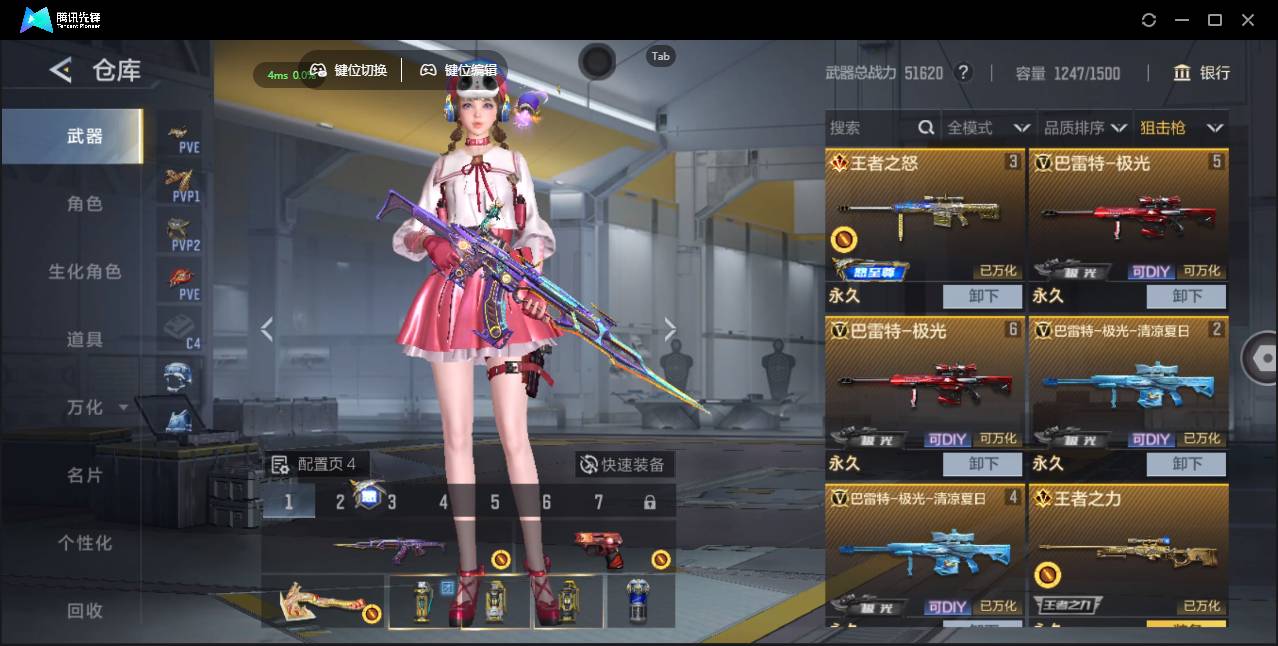Image resolution: width=1278 pixels, height=646 pixels.
Task: Select the 王者之怒 sniper rifle card
Action: point(925,215)
